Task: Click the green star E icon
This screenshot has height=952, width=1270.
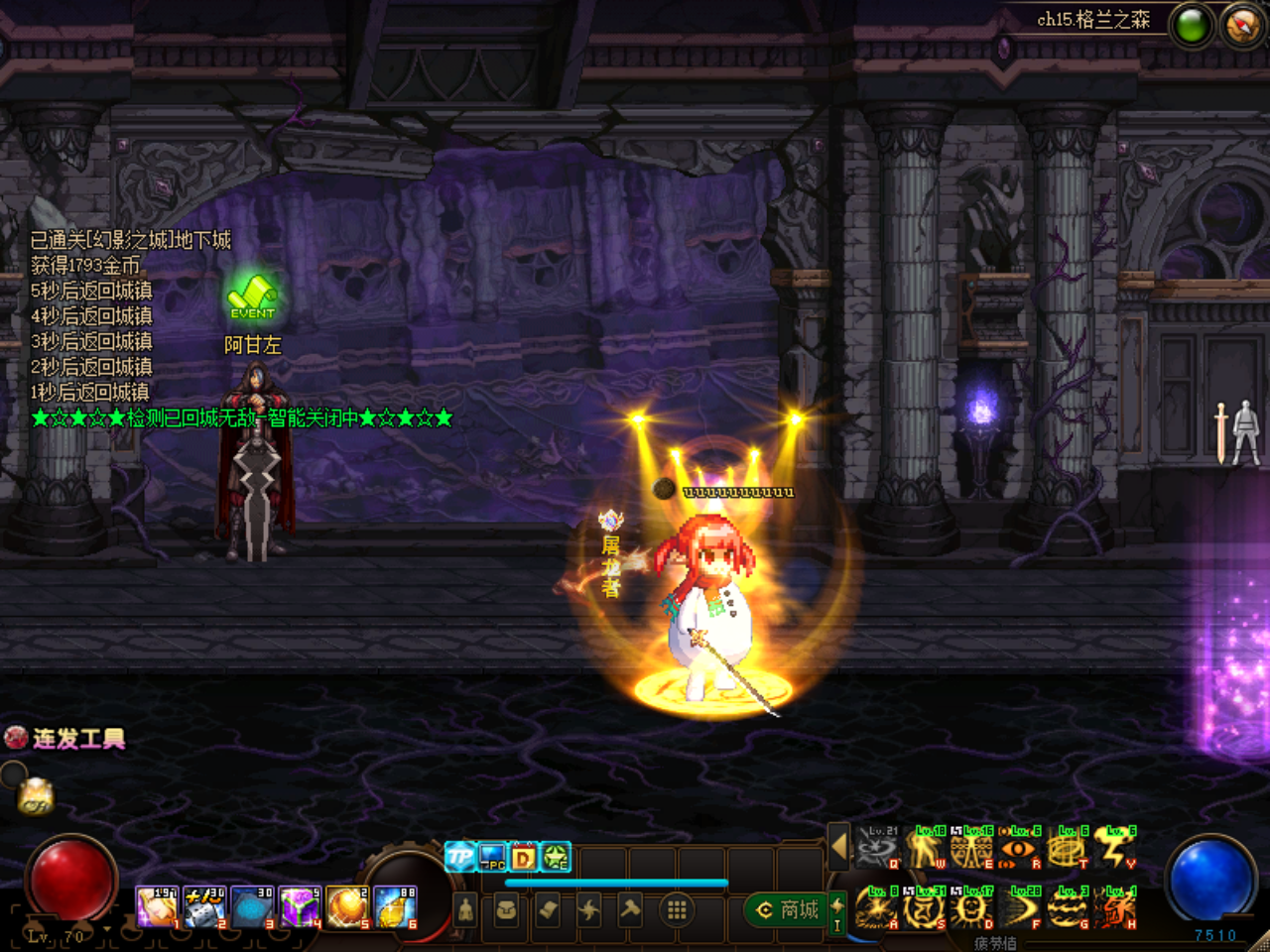Action: (x=556, y=856)
